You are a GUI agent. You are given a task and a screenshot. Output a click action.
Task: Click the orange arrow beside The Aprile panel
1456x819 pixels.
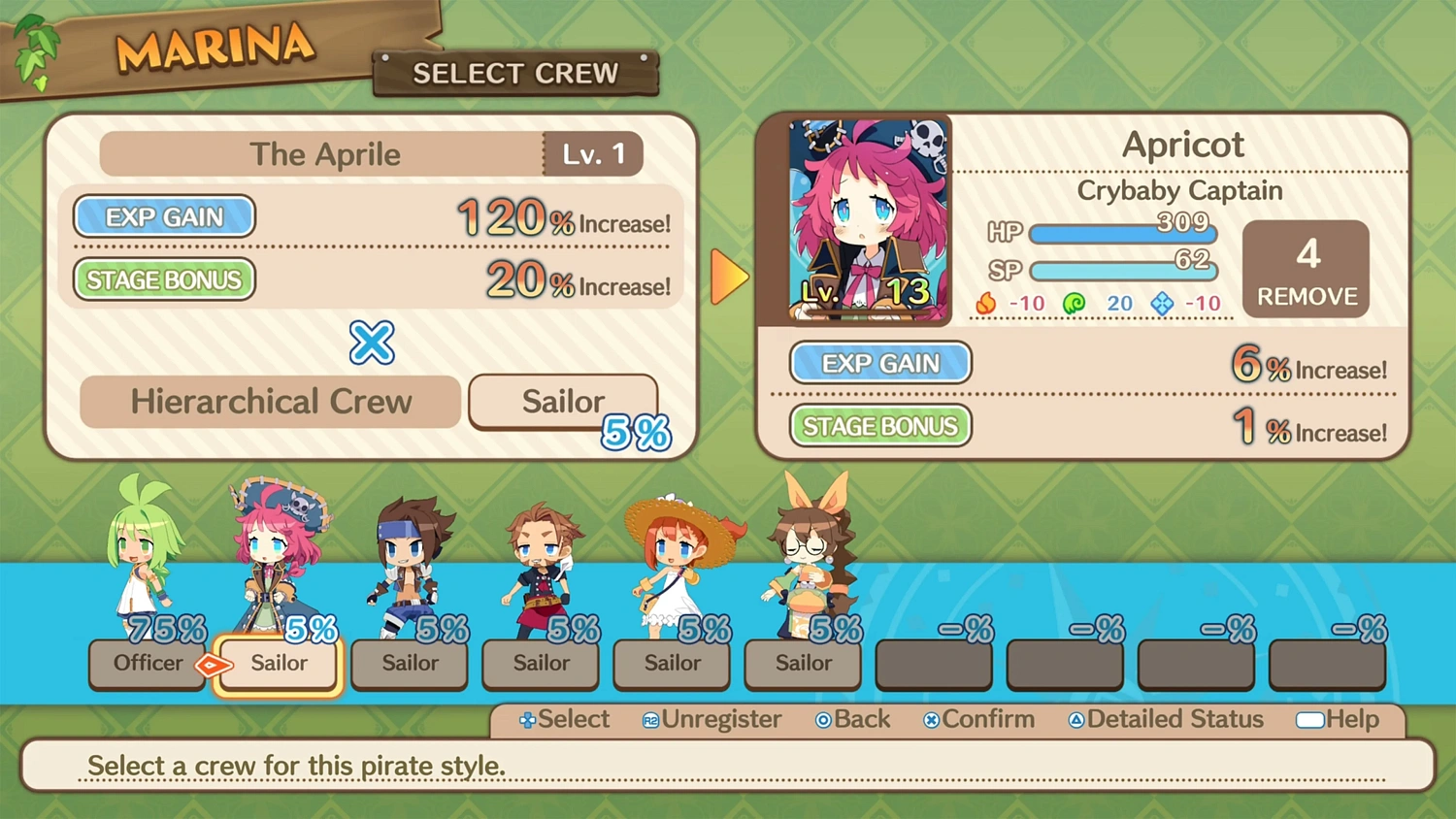[730, 276]
